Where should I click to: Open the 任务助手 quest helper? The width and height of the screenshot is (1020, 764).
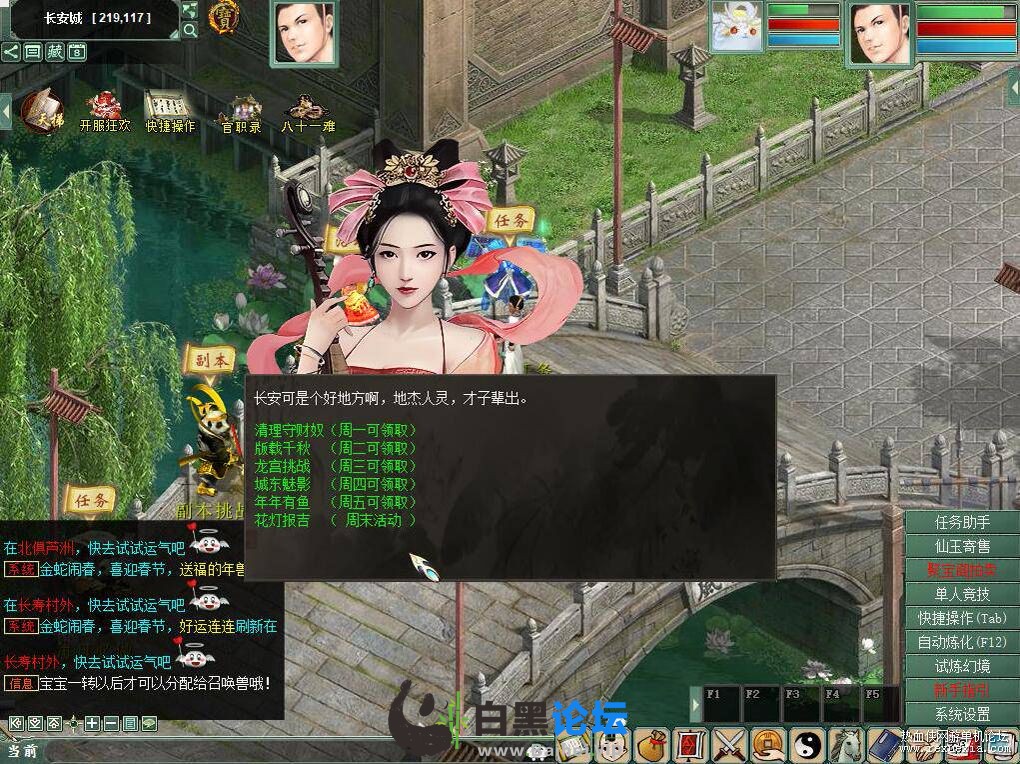pyautogui.click(x=962, y=522)
